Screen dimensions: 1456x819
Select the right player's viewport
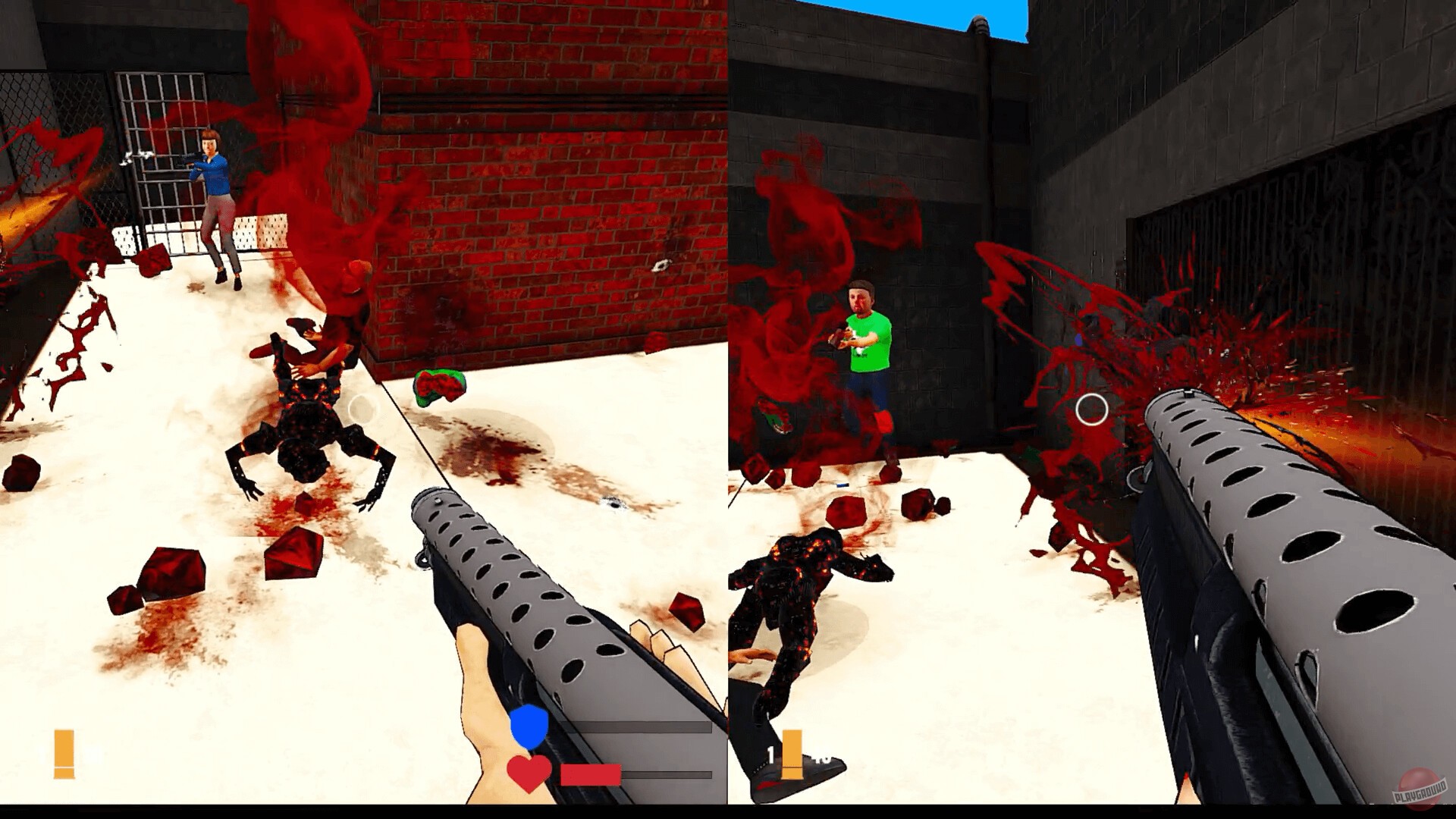[x=1092, y=409]
